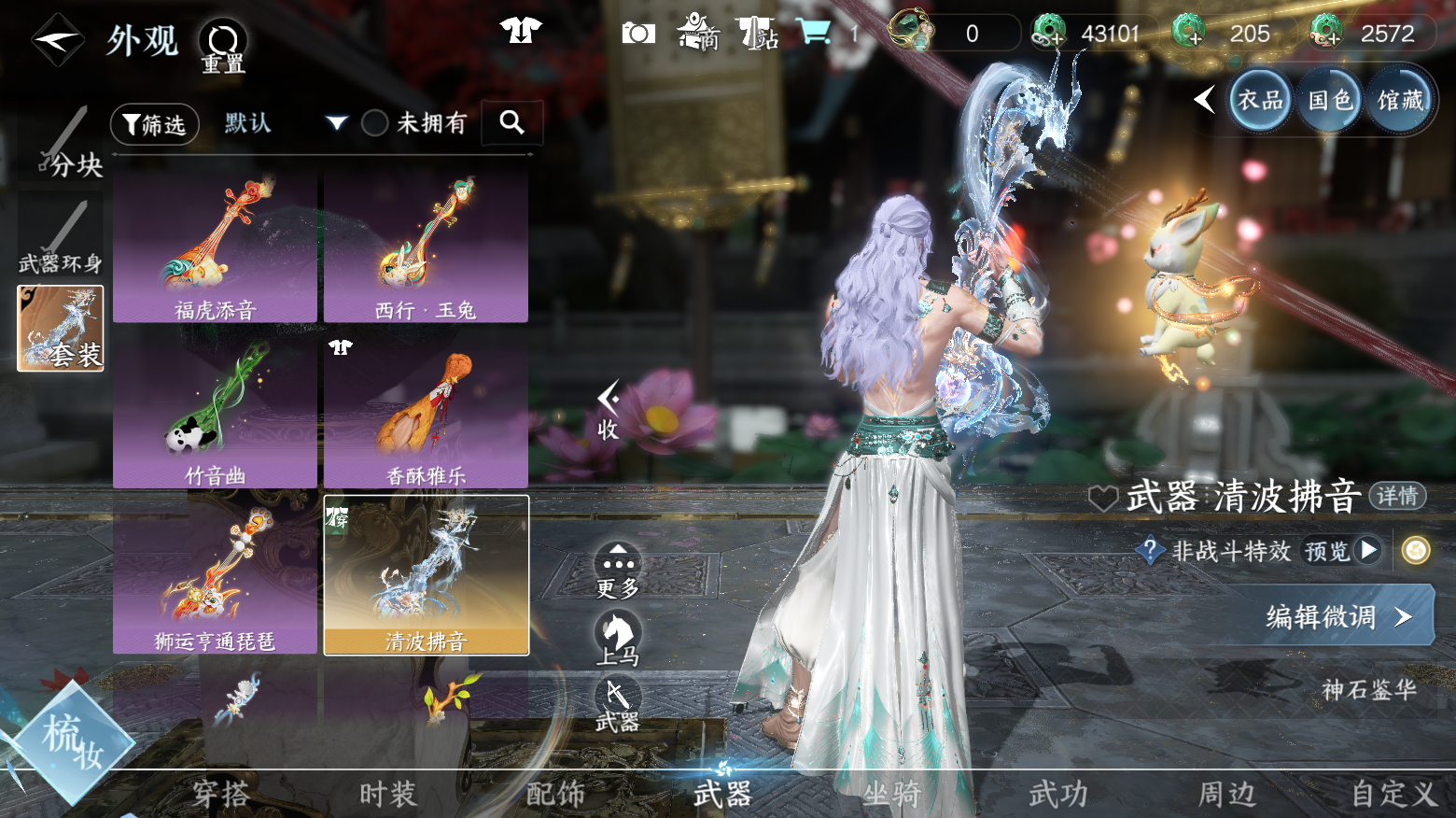1456x818 pixels.
Task: Expand the 默认 sort dropdown
Action: point(337,123)
